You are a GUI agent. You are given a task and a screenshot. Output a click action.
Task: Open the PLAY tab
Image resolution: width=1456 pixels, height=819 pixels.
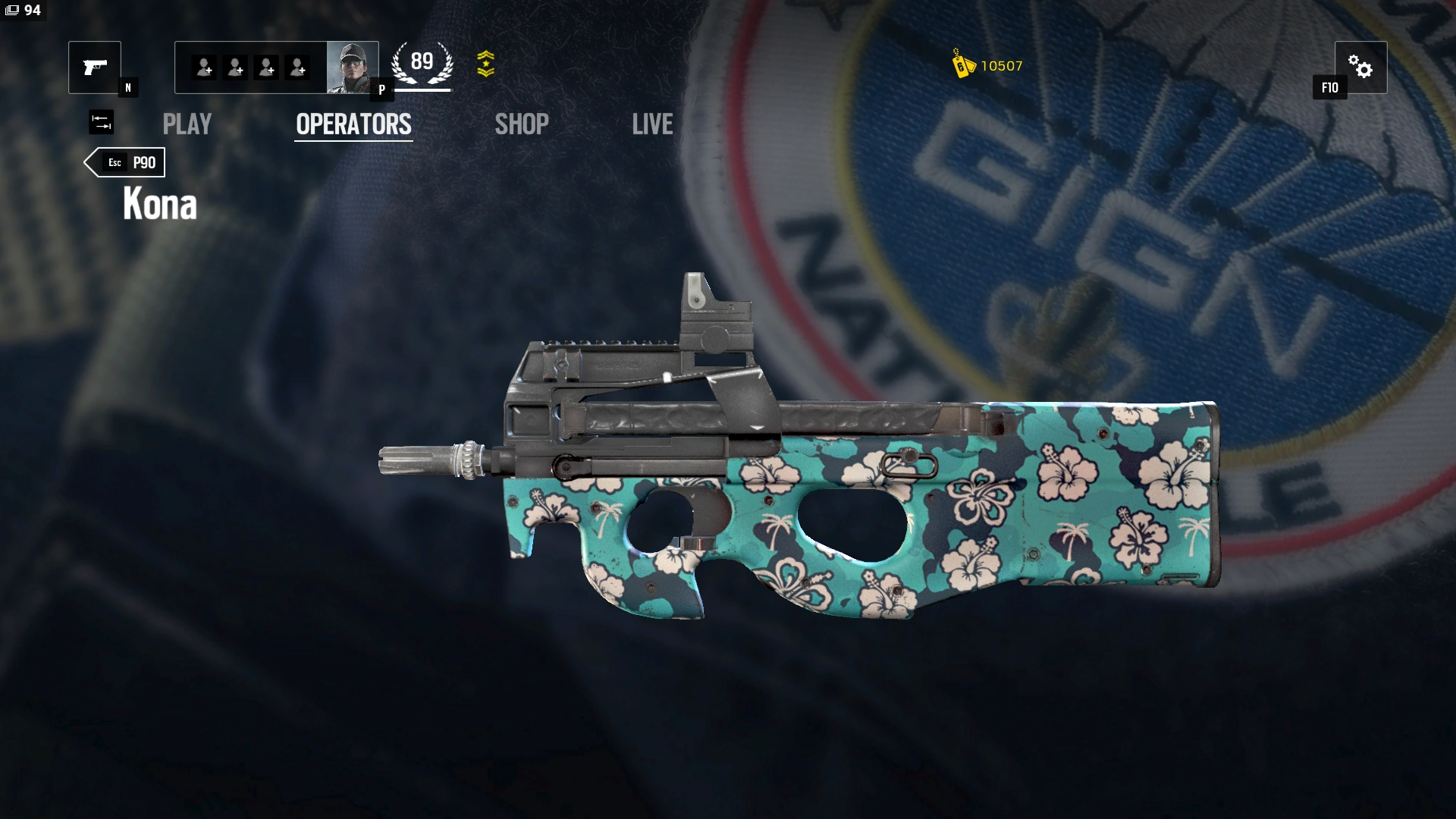click(x=187, y=124)
